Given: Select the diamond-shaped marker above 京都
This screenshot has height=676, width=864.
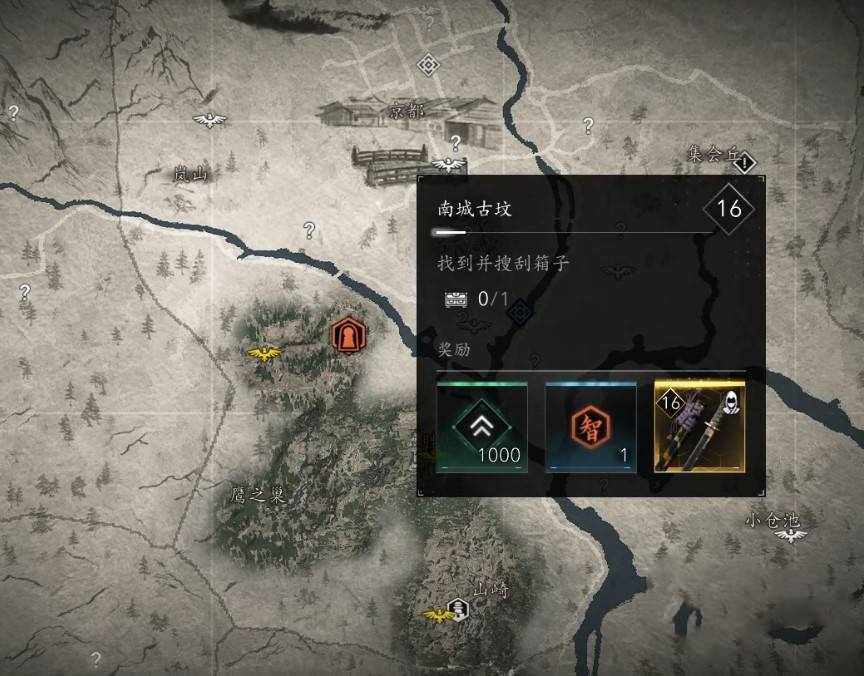Looking at the screenshot, I should [x=428, y=65].
